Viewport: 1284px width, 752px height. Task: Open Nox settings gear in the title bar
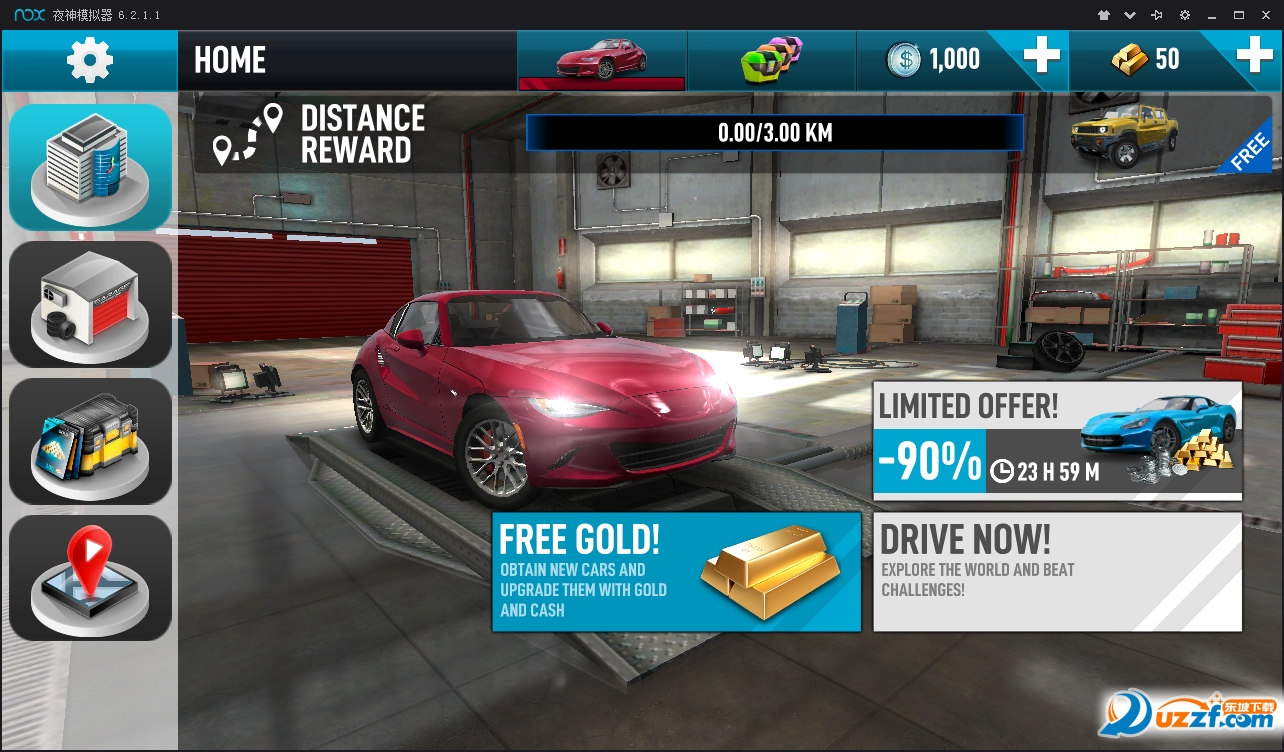(x=1185, y=14)
